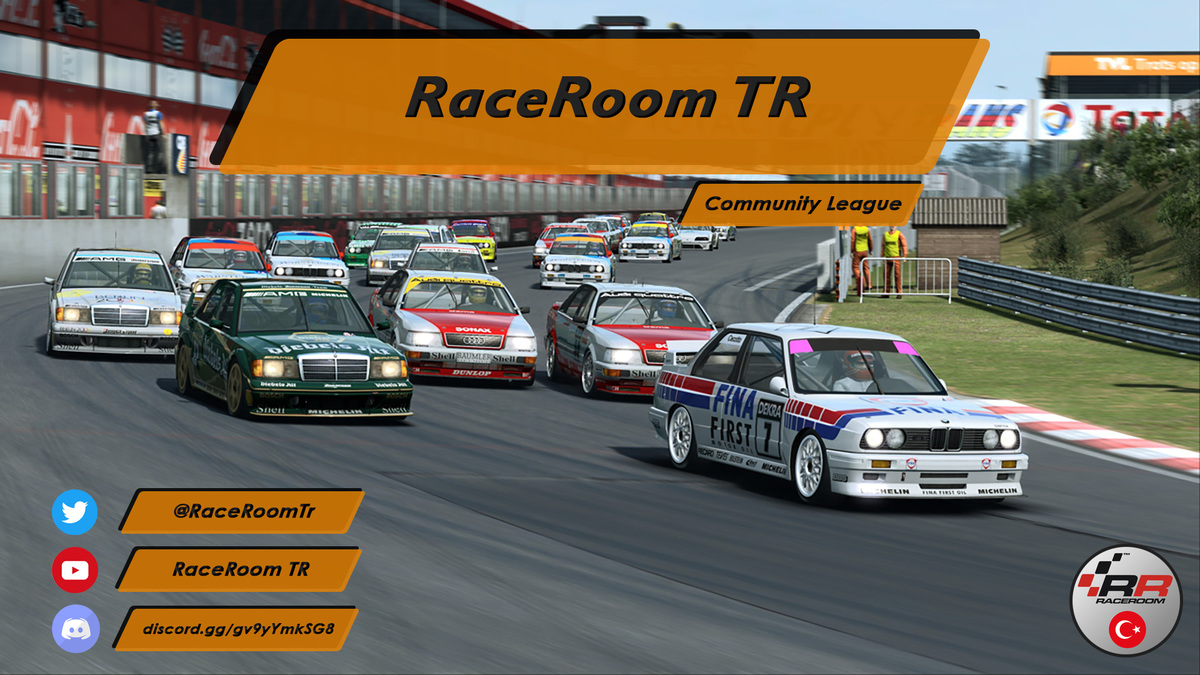Click the red YouTube icon
This screenshot has height=675, width=1200.
click(x=75, y=570)
